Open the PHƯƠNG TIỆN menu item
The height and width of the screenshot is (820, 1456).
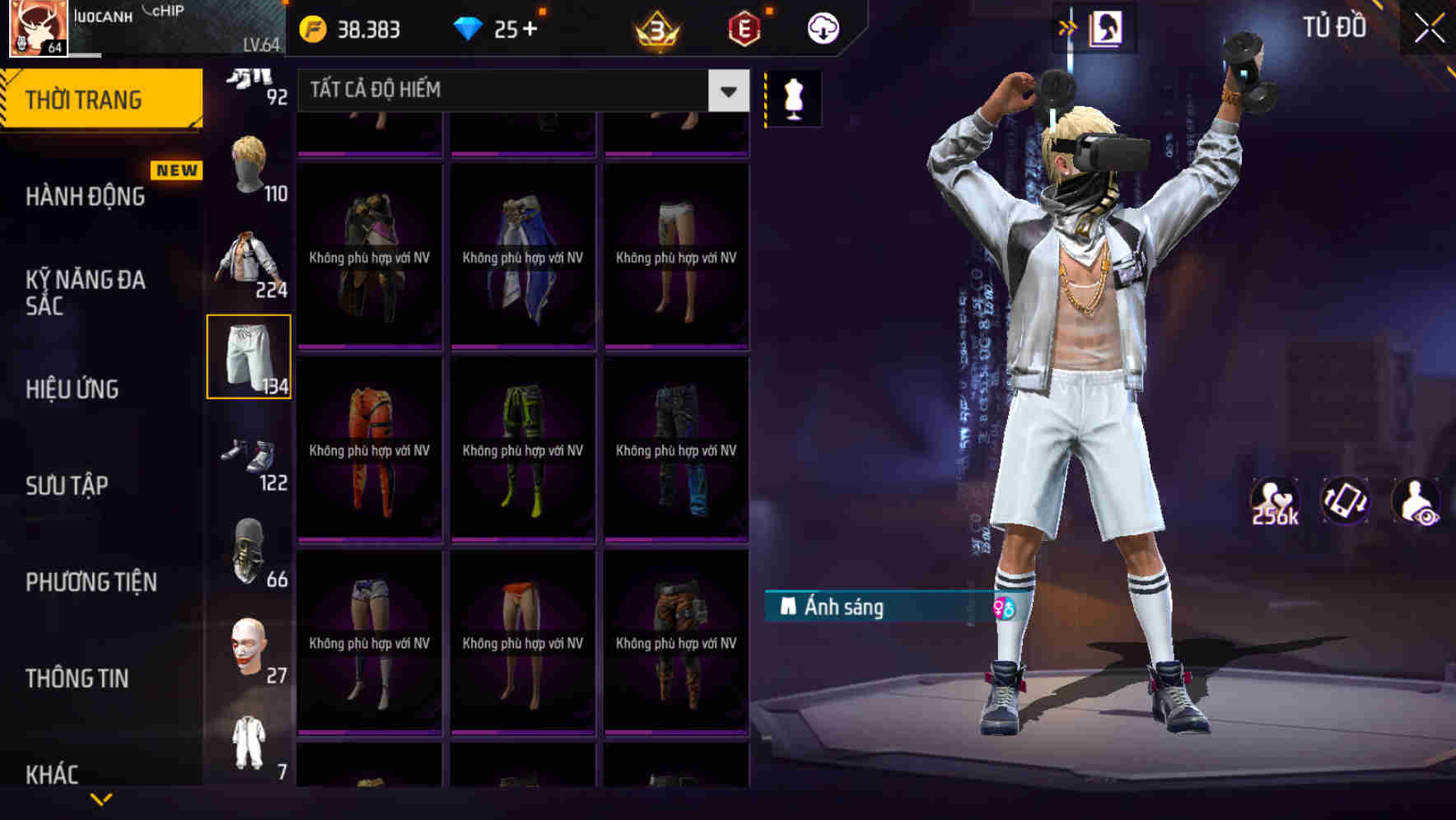click(x=91, y=581)
